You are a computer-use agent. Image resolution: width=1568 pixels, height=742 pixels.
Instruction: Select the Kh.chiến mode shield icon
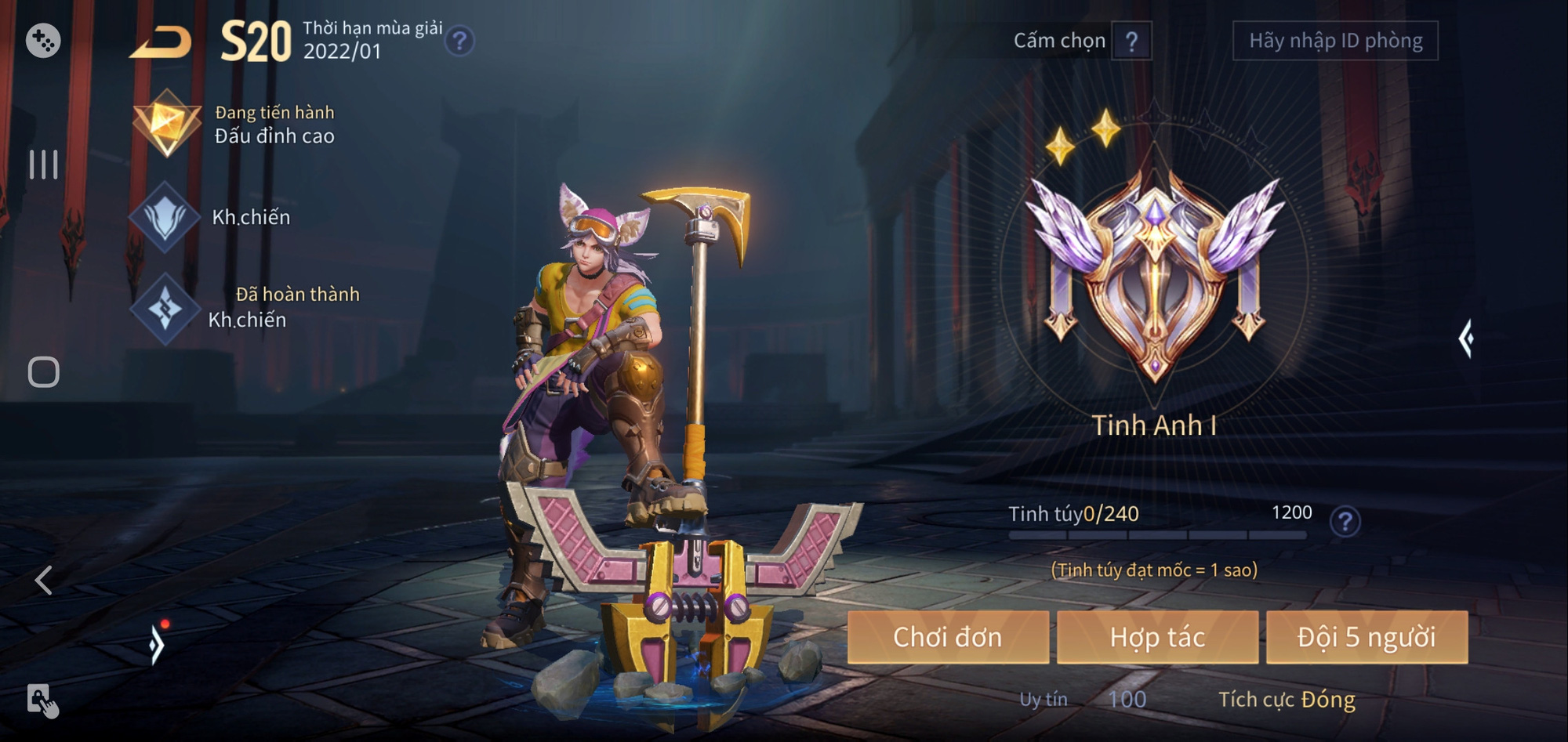click(167, 217)
